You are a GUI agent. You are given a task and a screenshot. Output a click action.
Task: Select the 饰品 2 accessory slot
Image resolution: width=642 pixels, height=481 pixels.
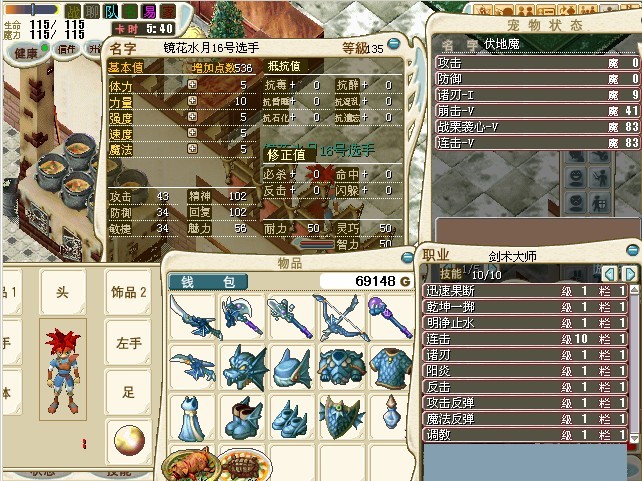pos(129,292)
